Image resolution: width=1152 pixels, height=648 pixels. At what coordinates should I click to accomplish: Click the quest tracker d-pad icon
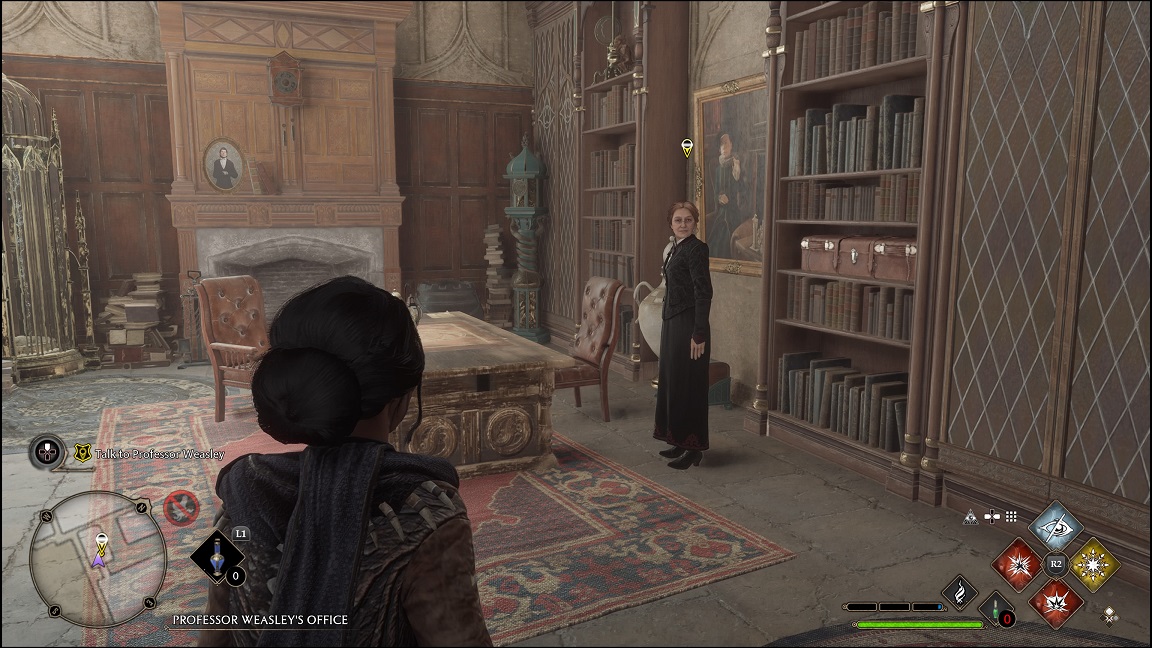point(48,453)
